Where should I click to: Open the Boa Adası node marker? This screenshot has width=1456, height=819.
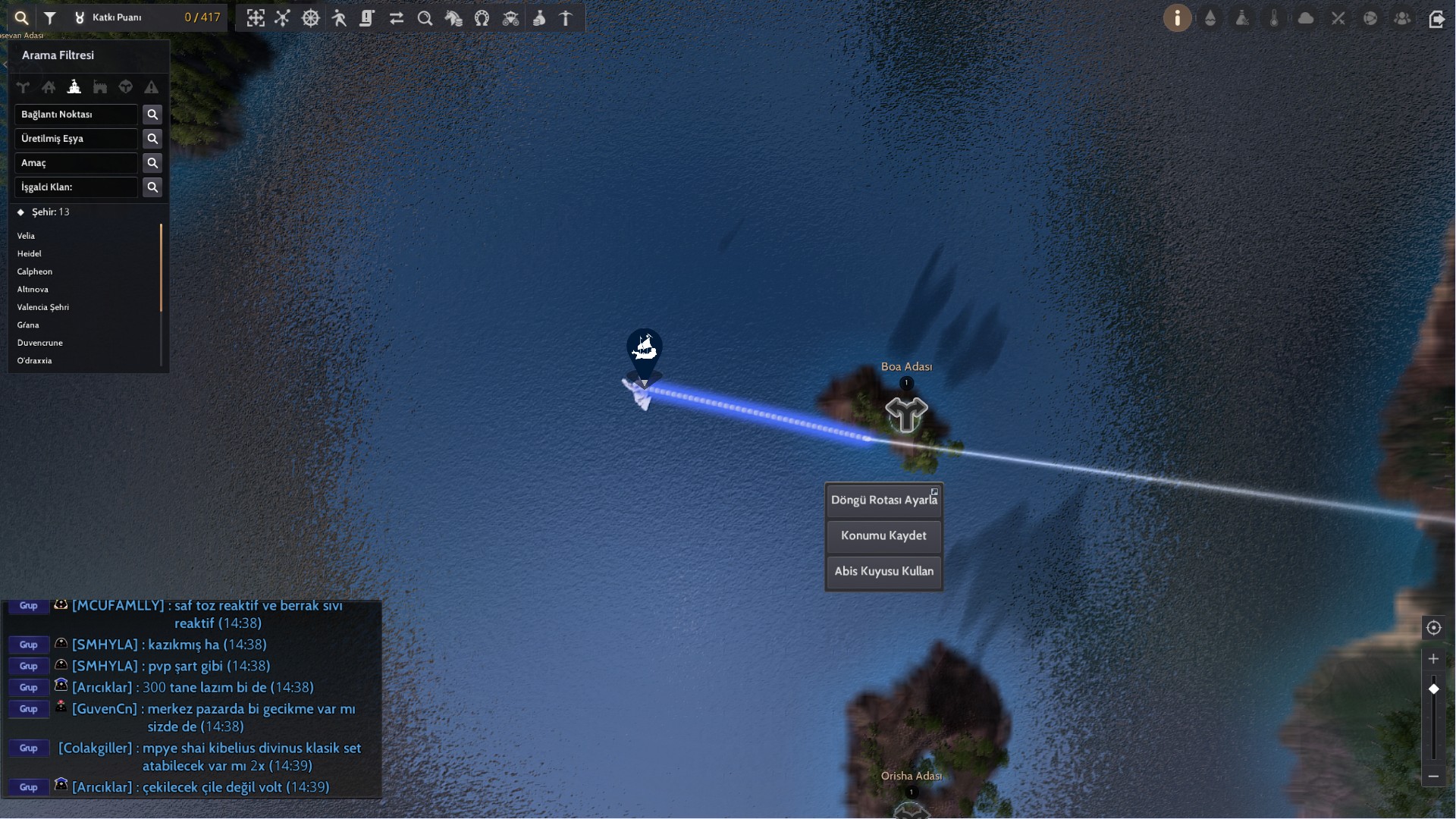point(906,414)
